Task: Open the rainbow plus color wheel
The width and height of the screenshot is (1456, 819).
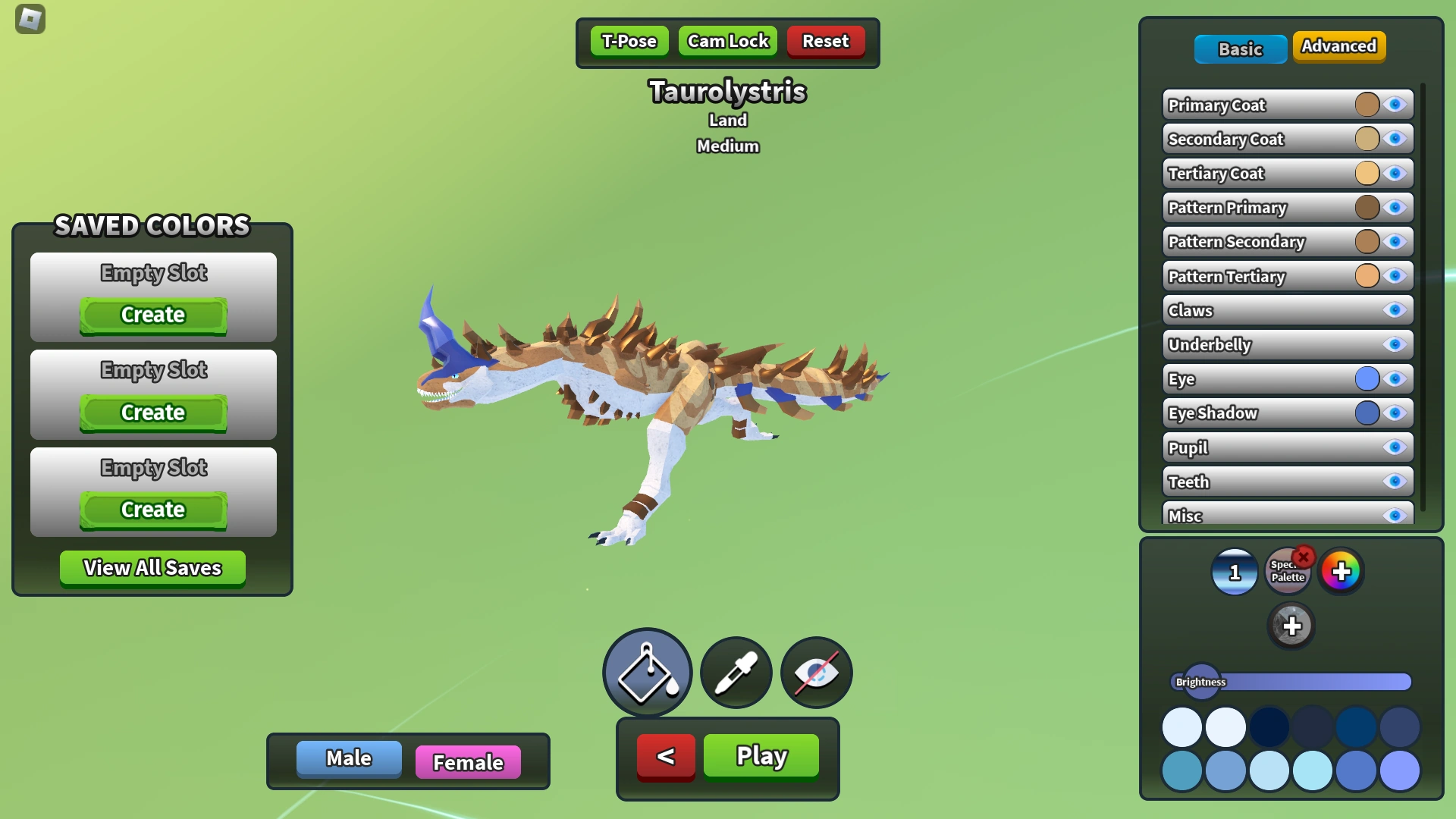Action: point(1341,573)
